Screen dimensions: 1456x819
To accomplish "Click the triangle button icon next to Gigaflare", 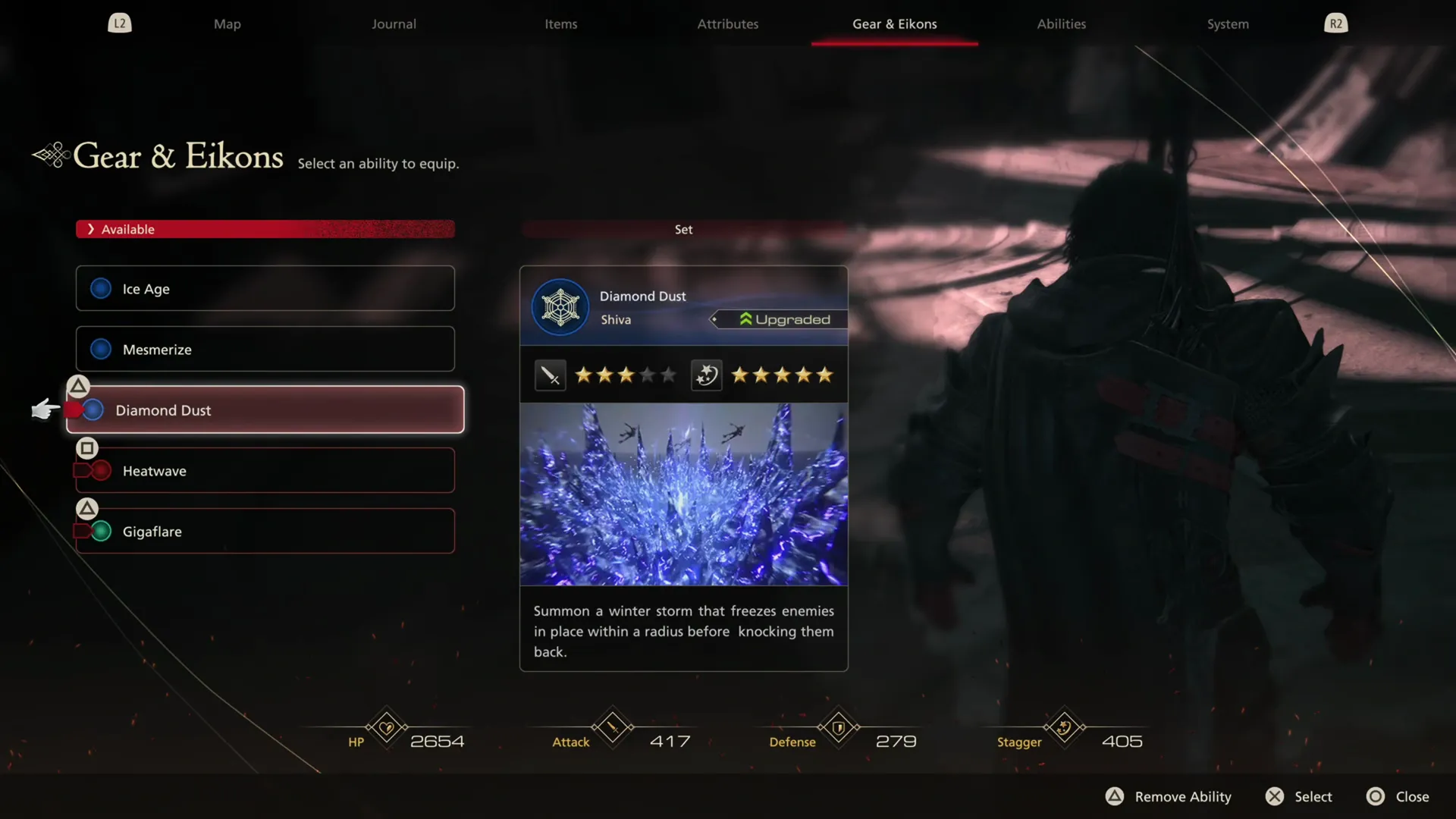I will tap(86, 508).
